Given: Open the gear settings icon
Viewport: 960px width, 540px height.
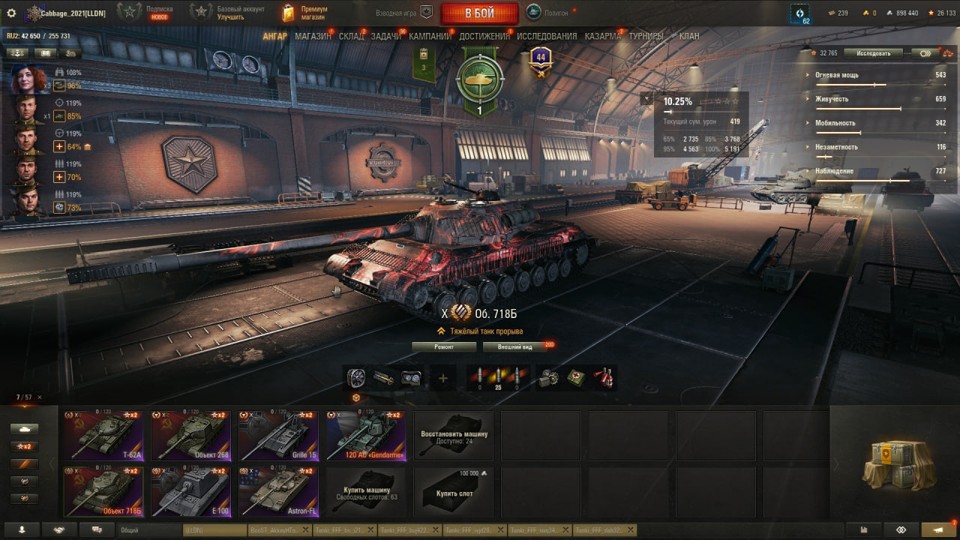Looking at the screenshot, I should [12, 13].
